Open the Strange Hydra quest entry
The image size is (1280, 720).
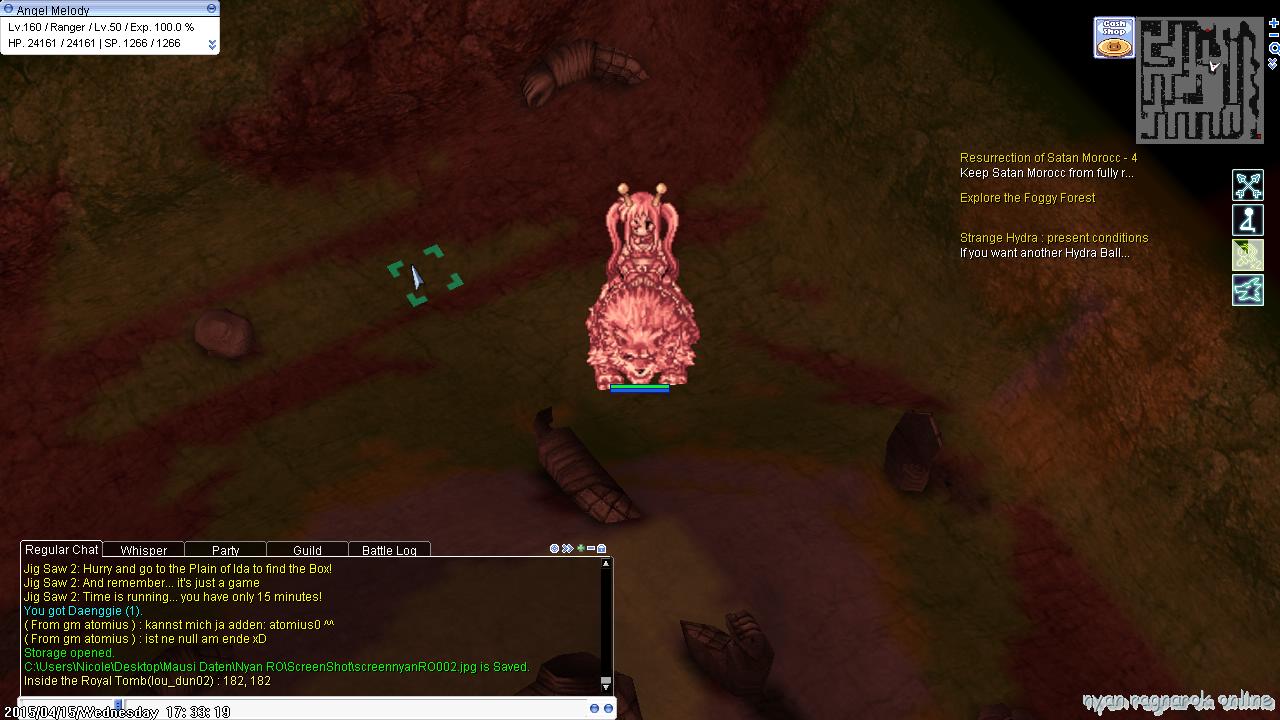1053,238
